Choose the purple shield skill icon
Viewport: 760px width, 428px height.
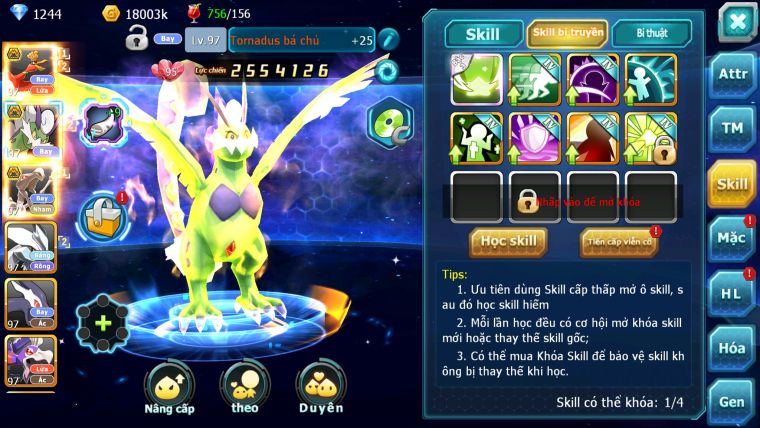(x=535, y=138)
